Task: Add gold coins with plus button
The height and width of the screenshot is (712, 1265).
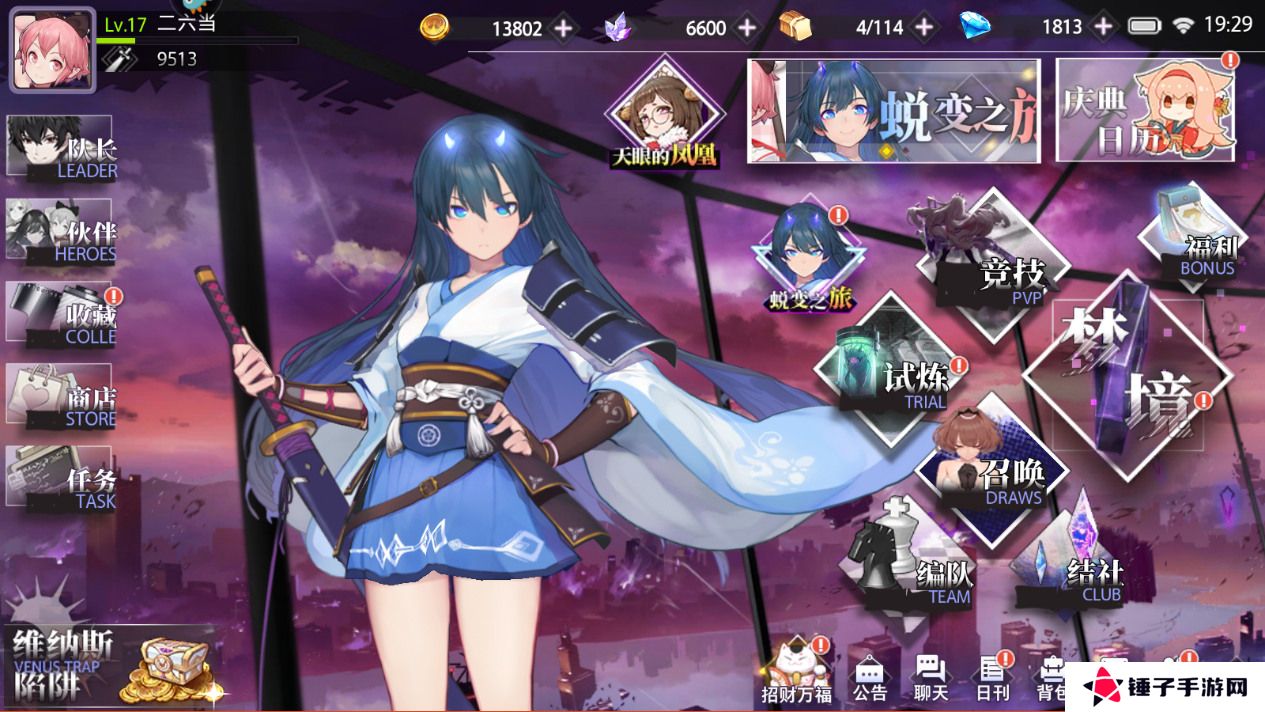Action: point(564,28)
